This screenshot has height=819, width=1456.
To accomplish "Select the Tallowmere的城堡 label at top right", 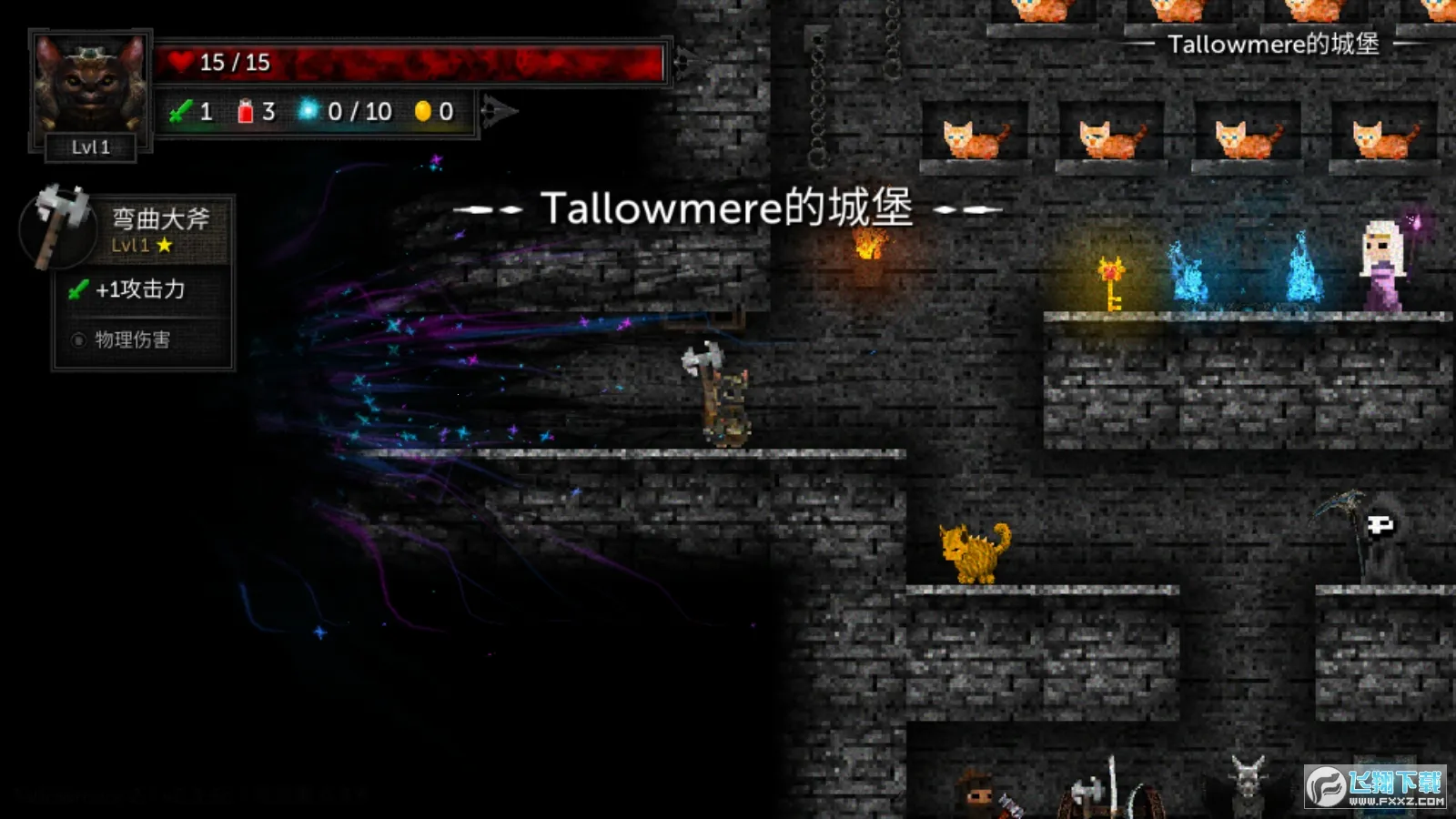I will pyautogui.click(x=1272, y=45).
